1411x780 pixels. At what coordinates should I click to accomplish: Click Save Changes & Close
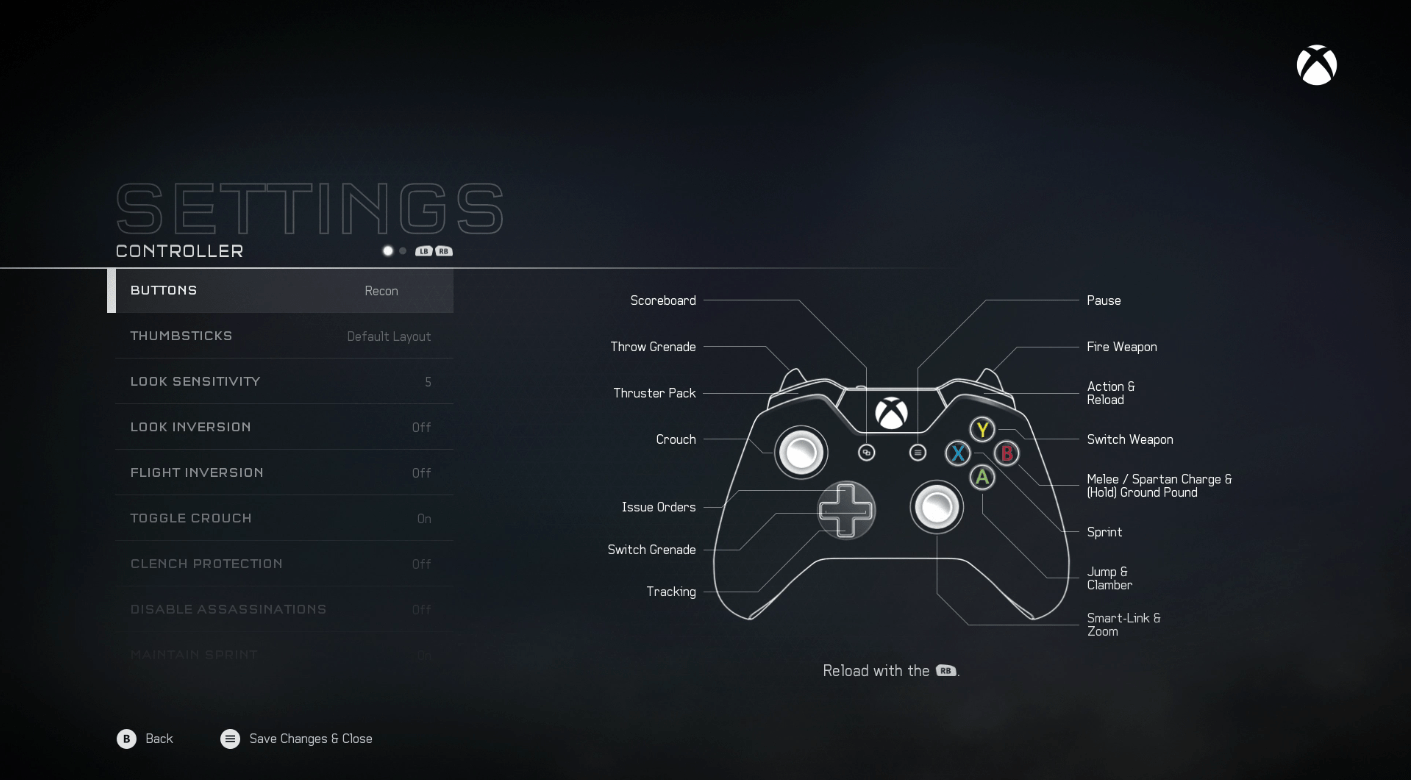(x=296, y=739)
